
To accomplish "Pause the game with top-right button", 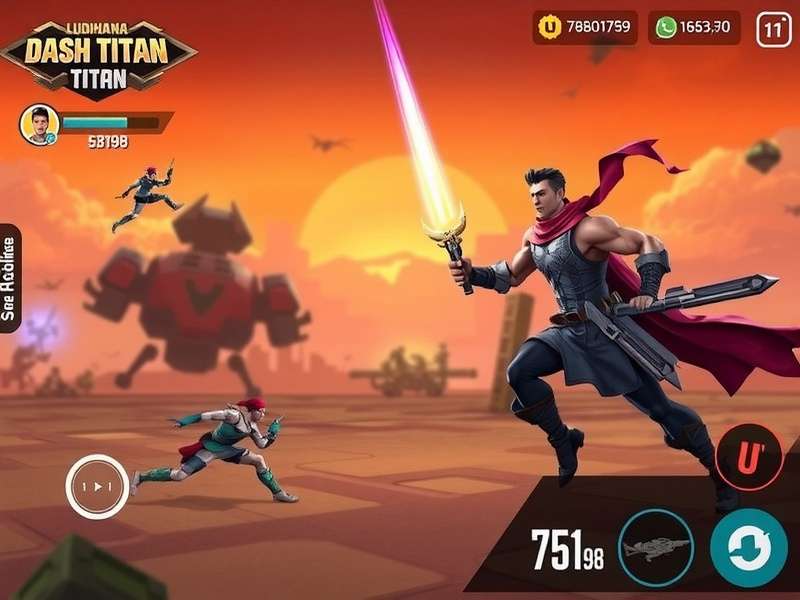I will pos(773,29).
